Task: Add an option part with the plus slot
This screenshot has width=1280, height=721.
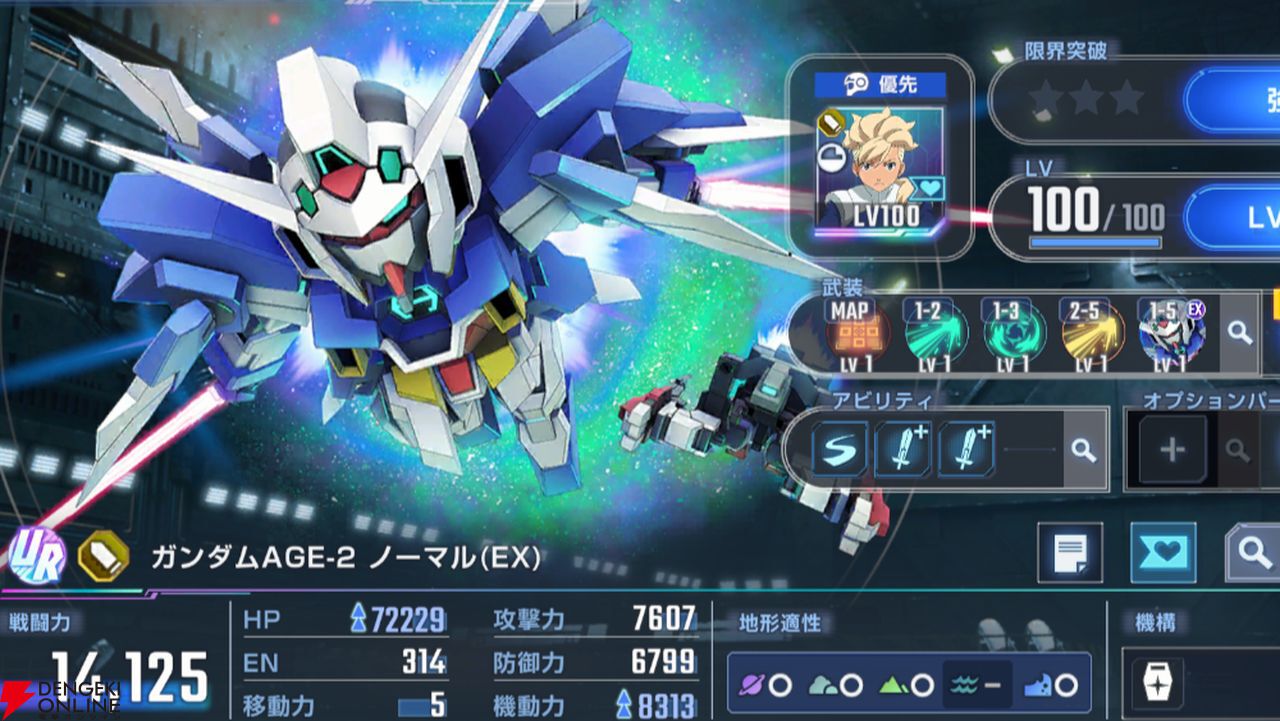Action: (x=1172, y=450)
